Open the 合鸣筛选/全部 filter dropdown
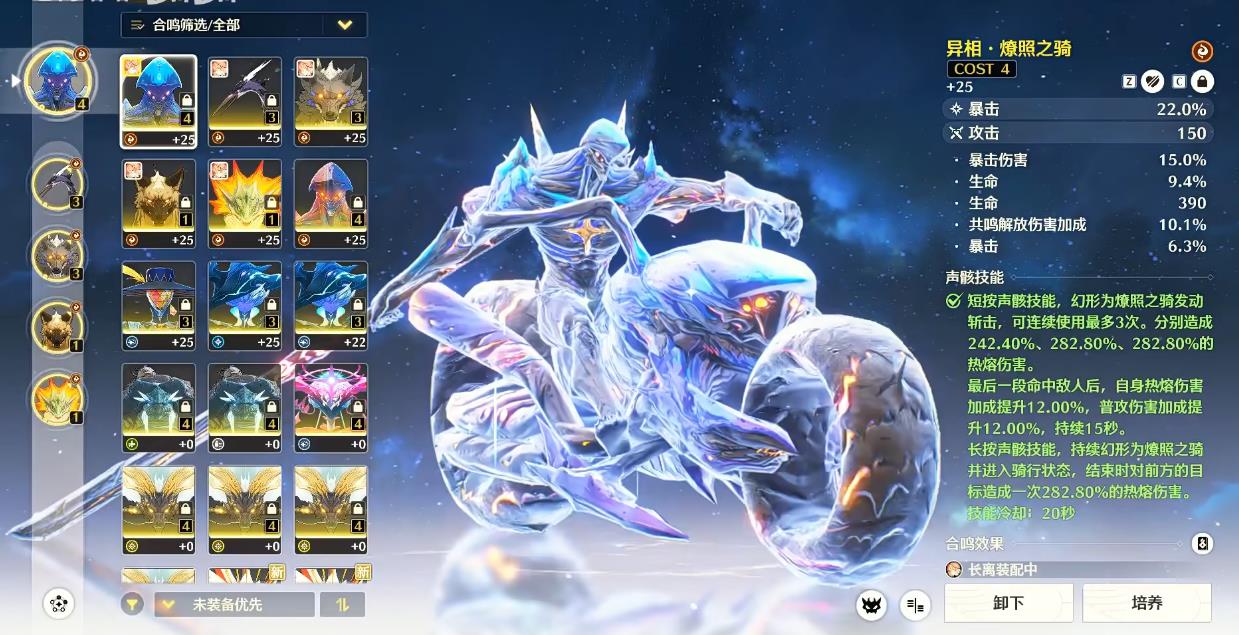 (243, 25)
